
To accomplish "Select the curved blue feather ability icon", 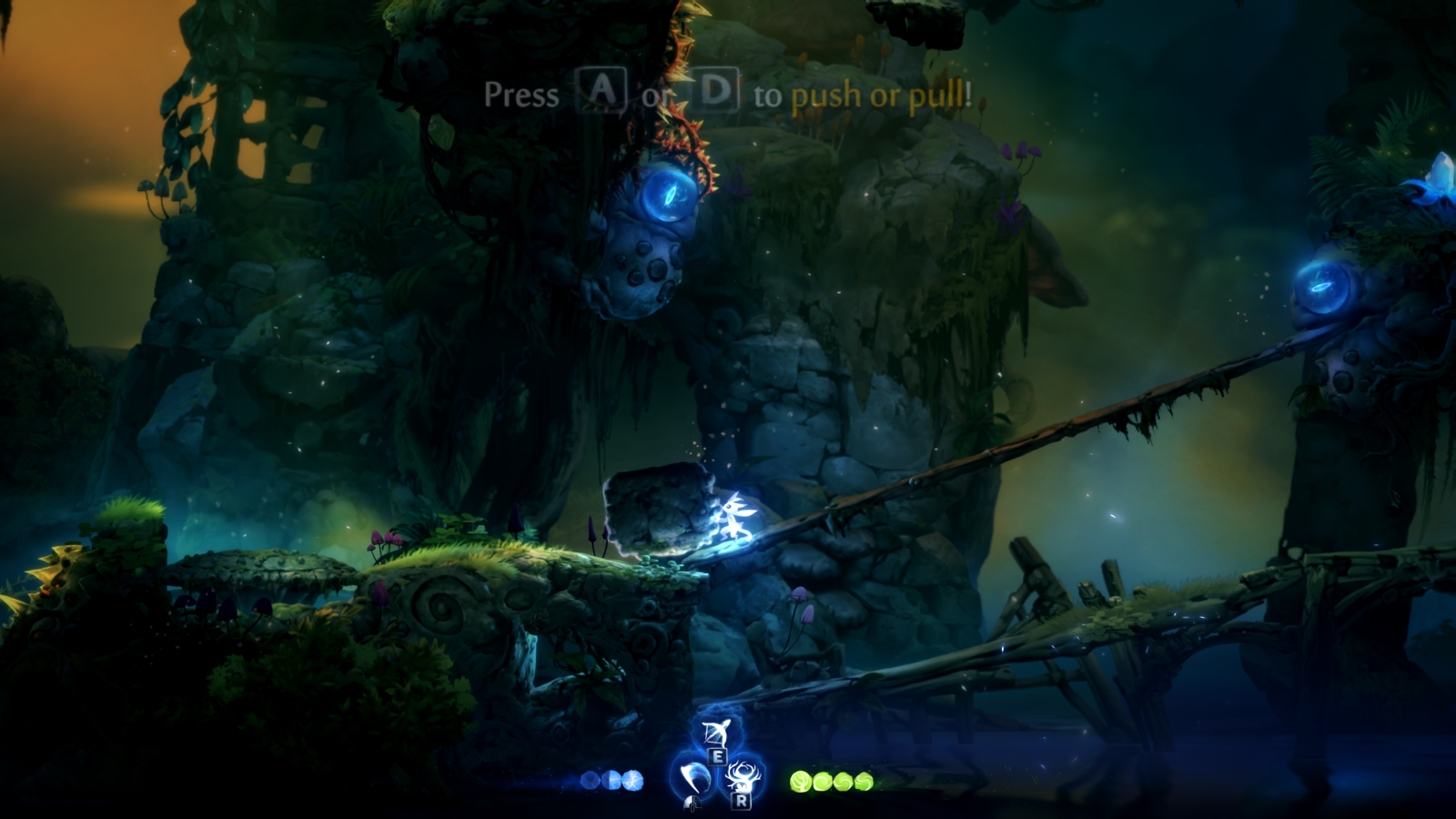I will (x=694, y=777).
